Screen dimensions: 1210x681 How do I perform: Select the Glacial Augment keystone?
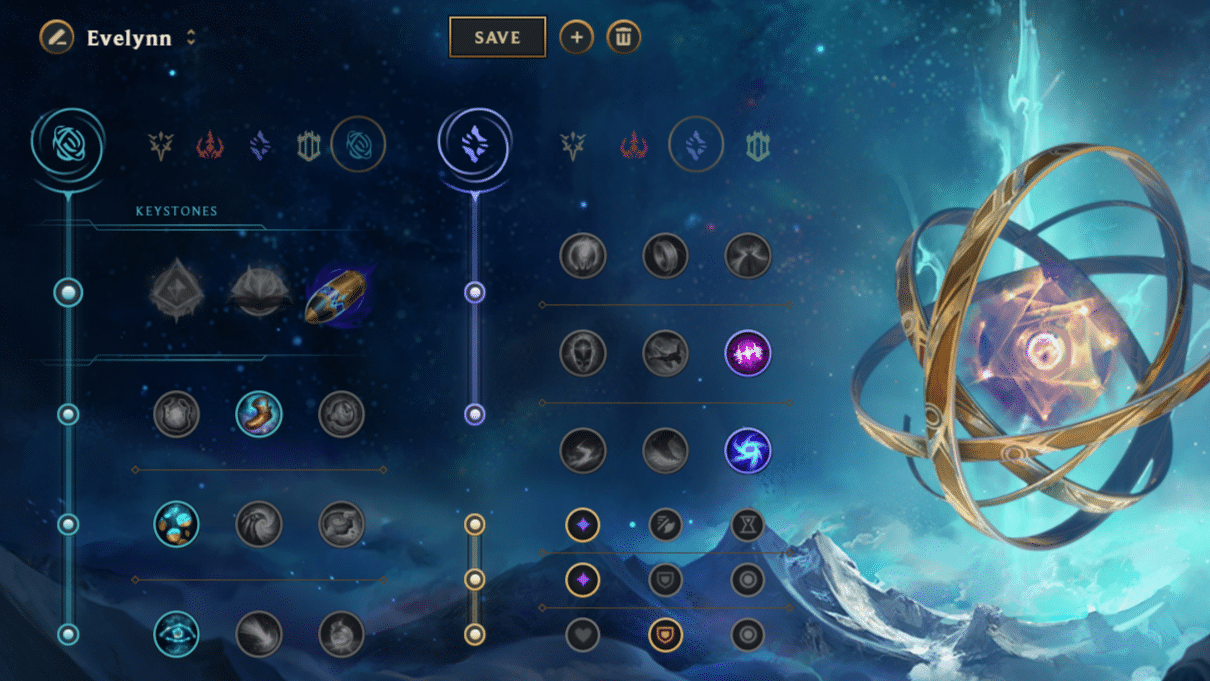(177, 293)
